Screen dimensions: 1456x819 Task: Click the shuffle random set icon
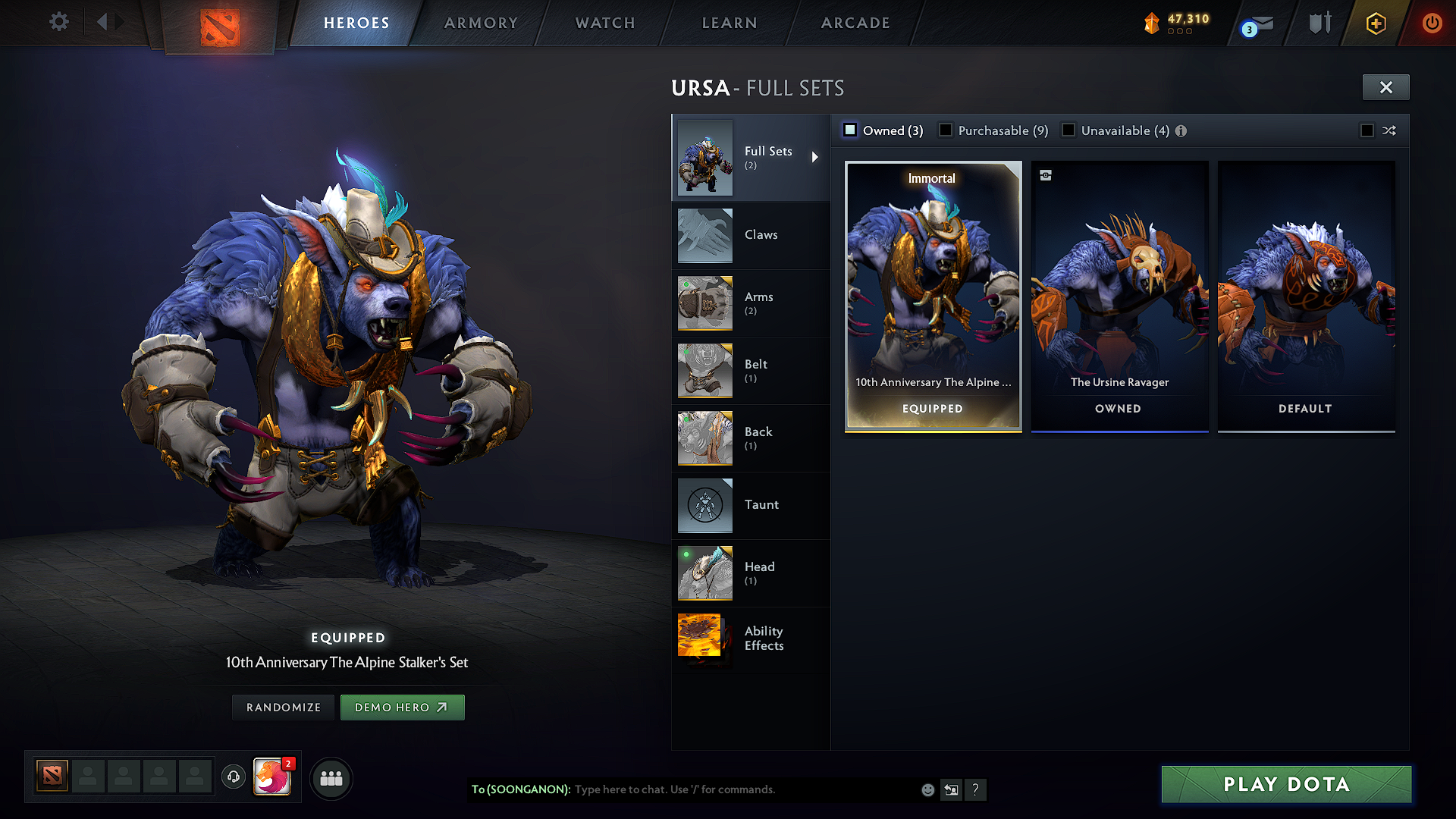point(1389,130)
